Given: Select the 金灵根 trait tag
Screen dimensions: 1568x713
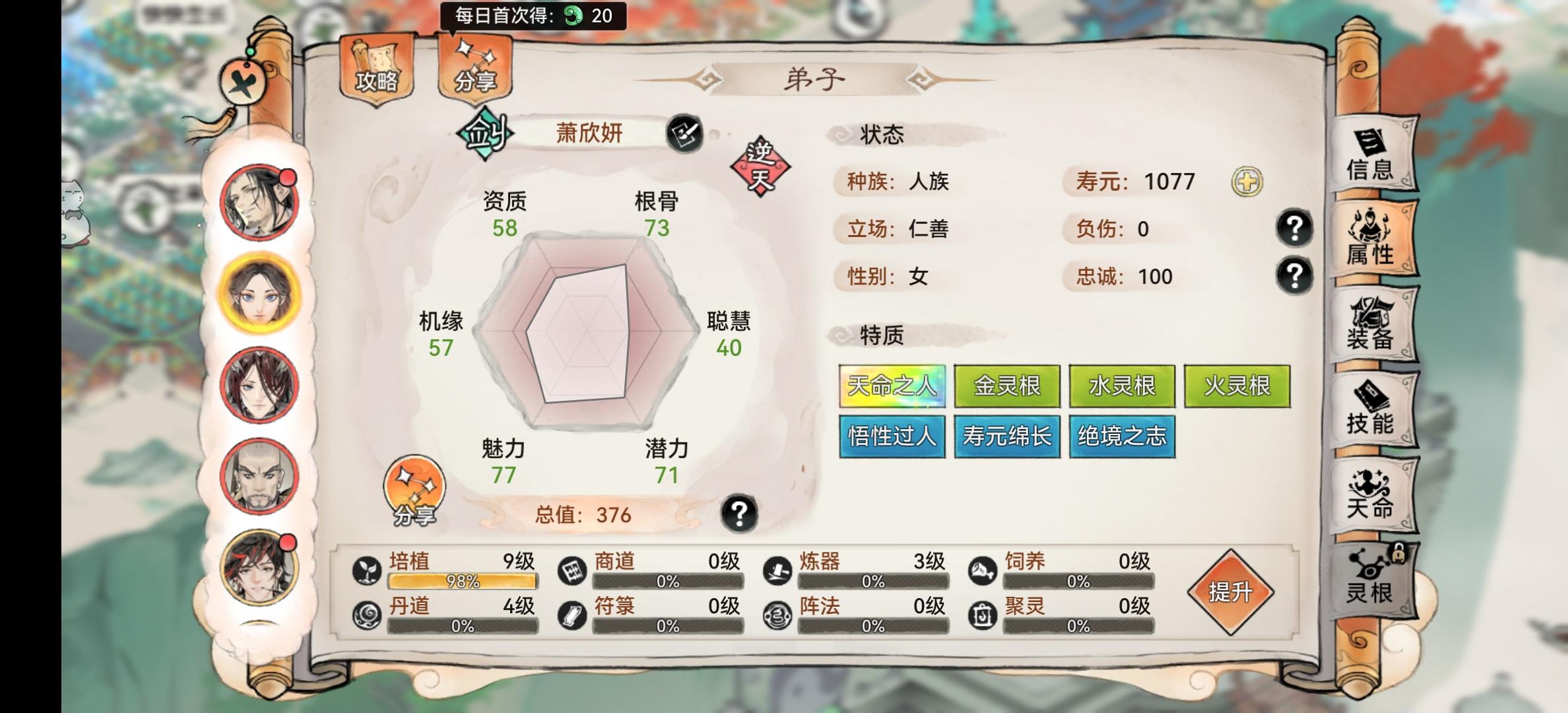Looking at the screenshot, I should (1007, 388).
